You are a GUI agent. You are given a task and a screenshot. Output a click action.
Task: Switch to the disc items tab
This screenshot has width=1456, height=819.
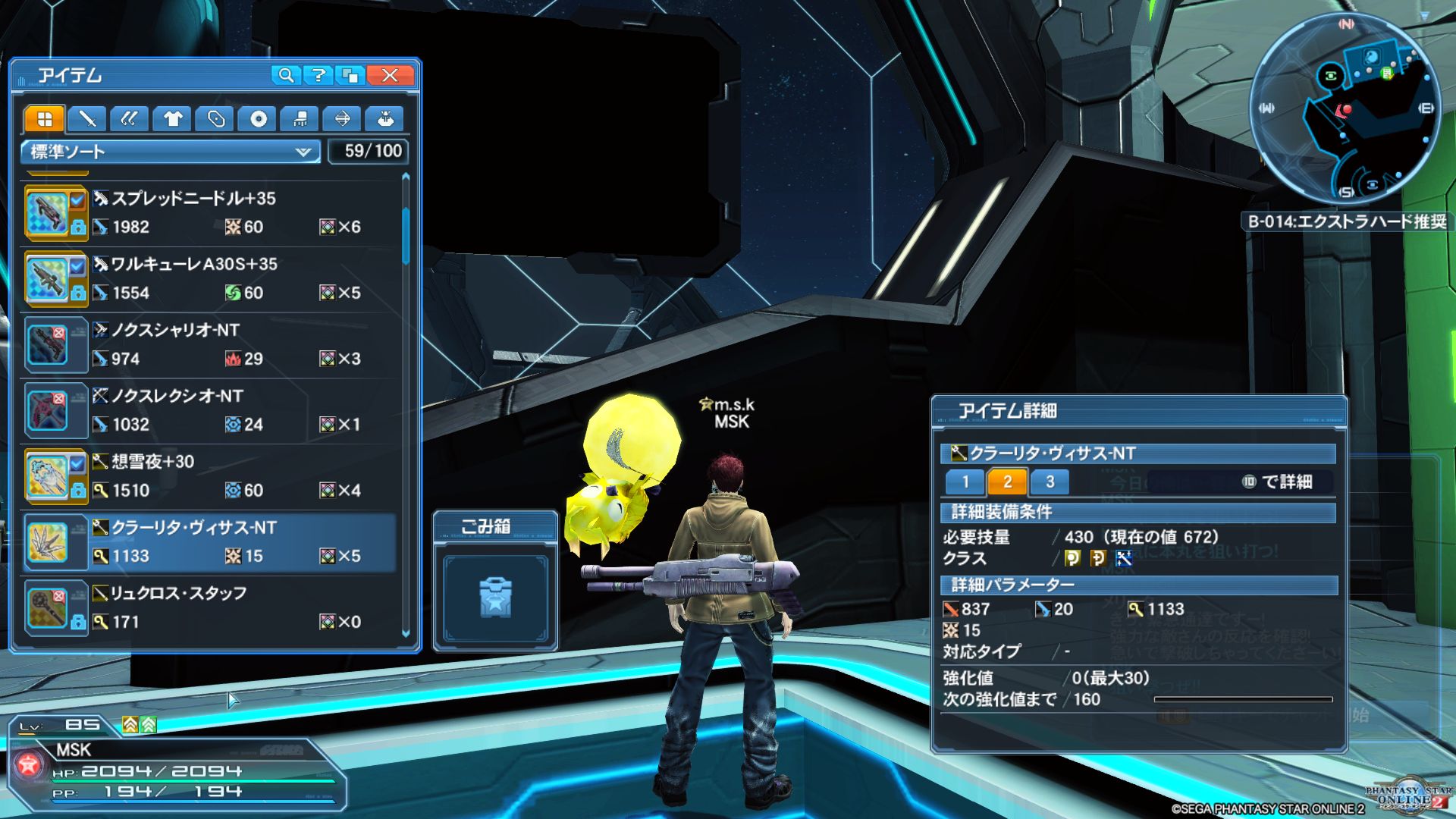(259, 119)
